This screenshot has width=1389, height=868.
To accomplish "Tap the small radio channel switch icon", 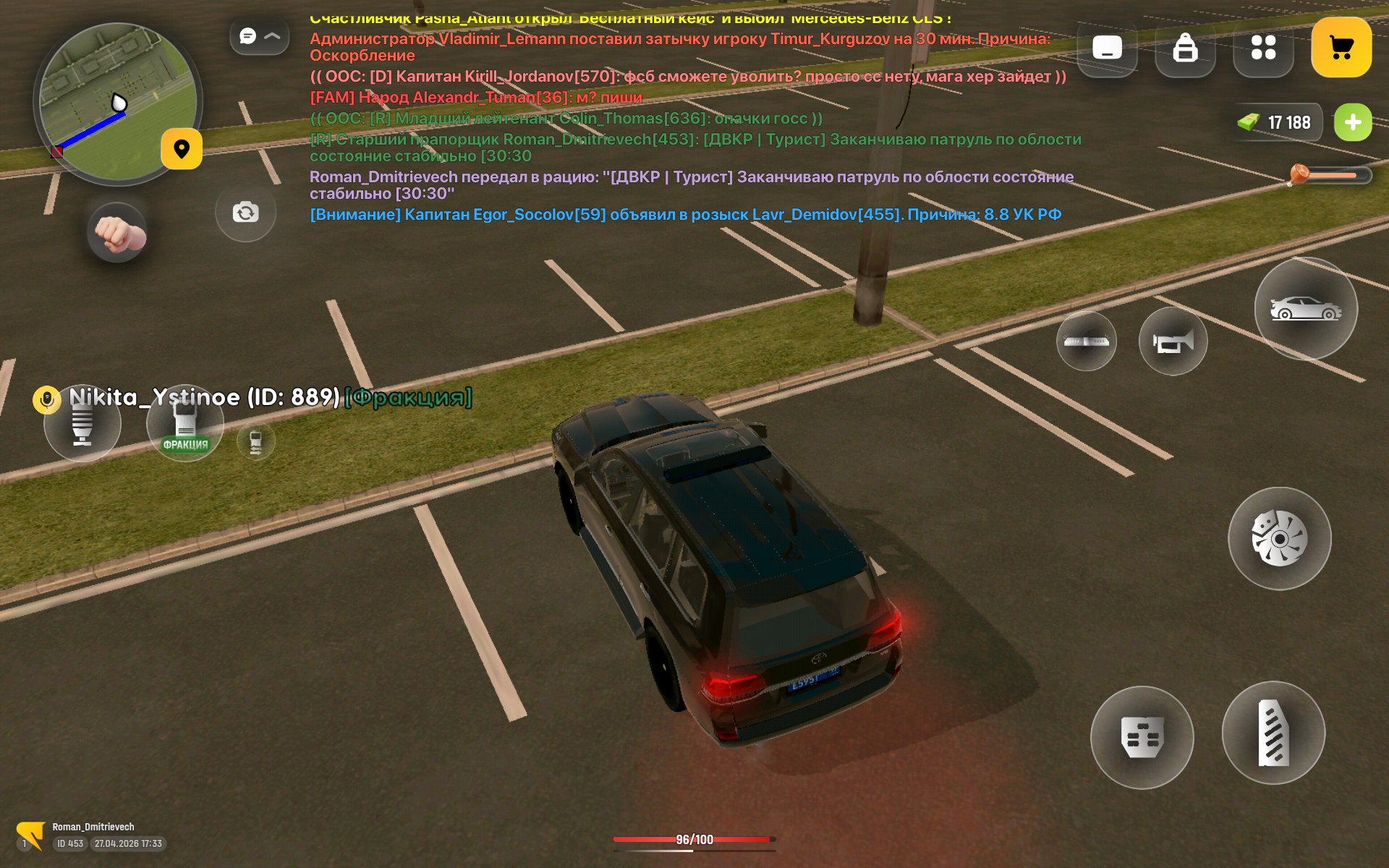I will [256, 442].
